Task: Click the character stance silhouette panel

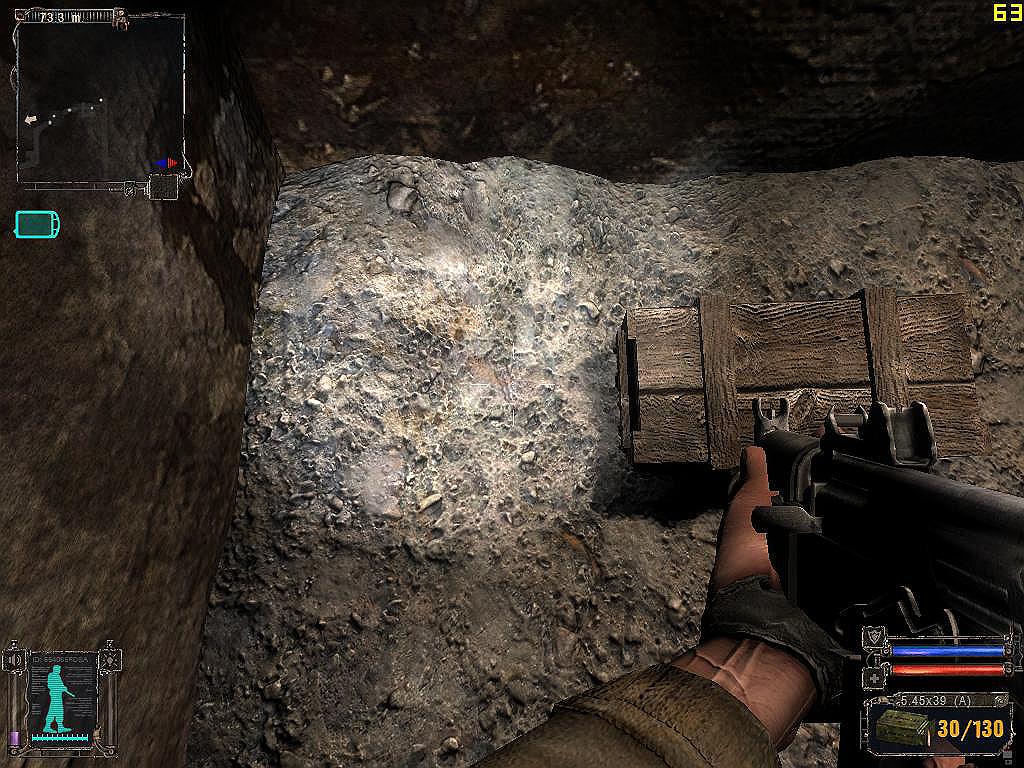Action: [64, 697]
